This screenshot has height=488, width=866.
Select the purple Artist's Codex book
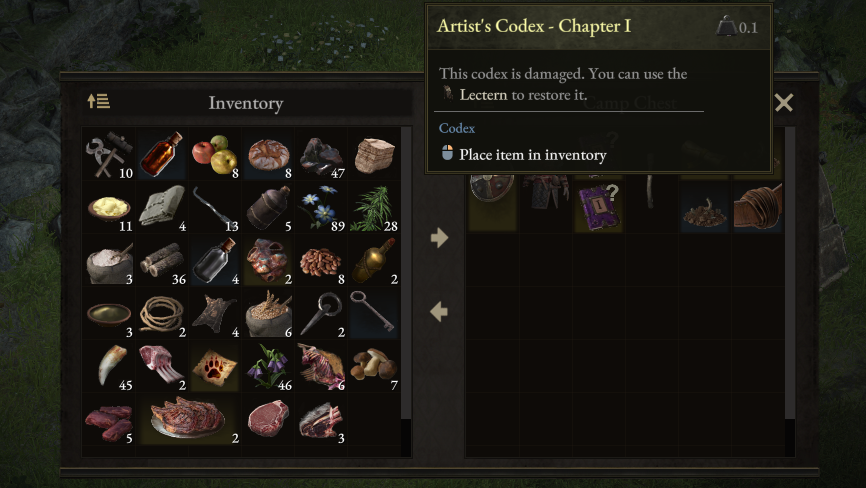point(598,205)
